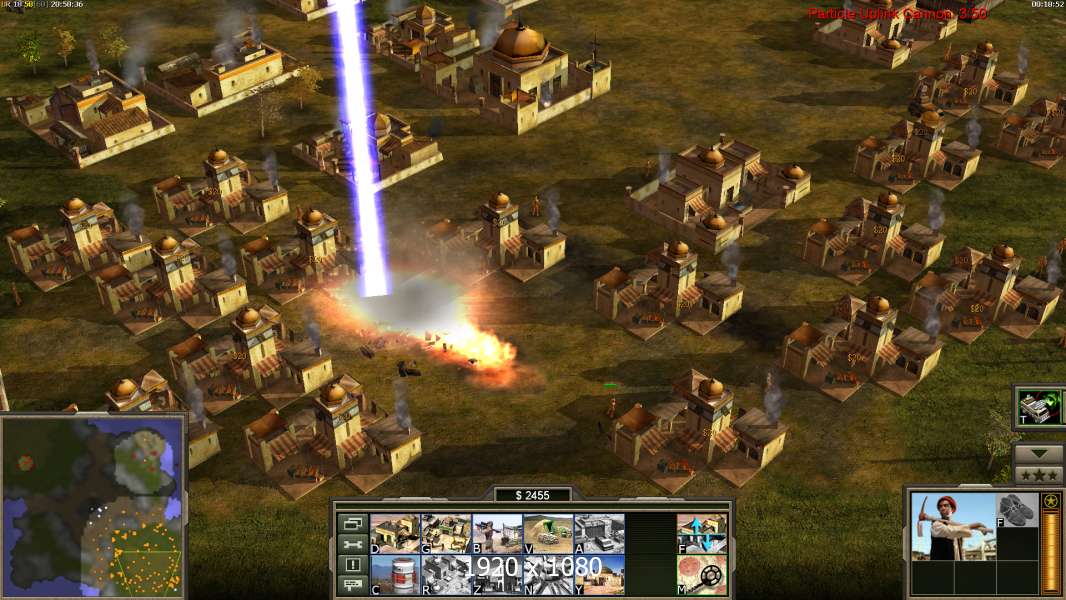
Task: Open the communicator button below the exclamation mark
Action: tap(352, 586)
